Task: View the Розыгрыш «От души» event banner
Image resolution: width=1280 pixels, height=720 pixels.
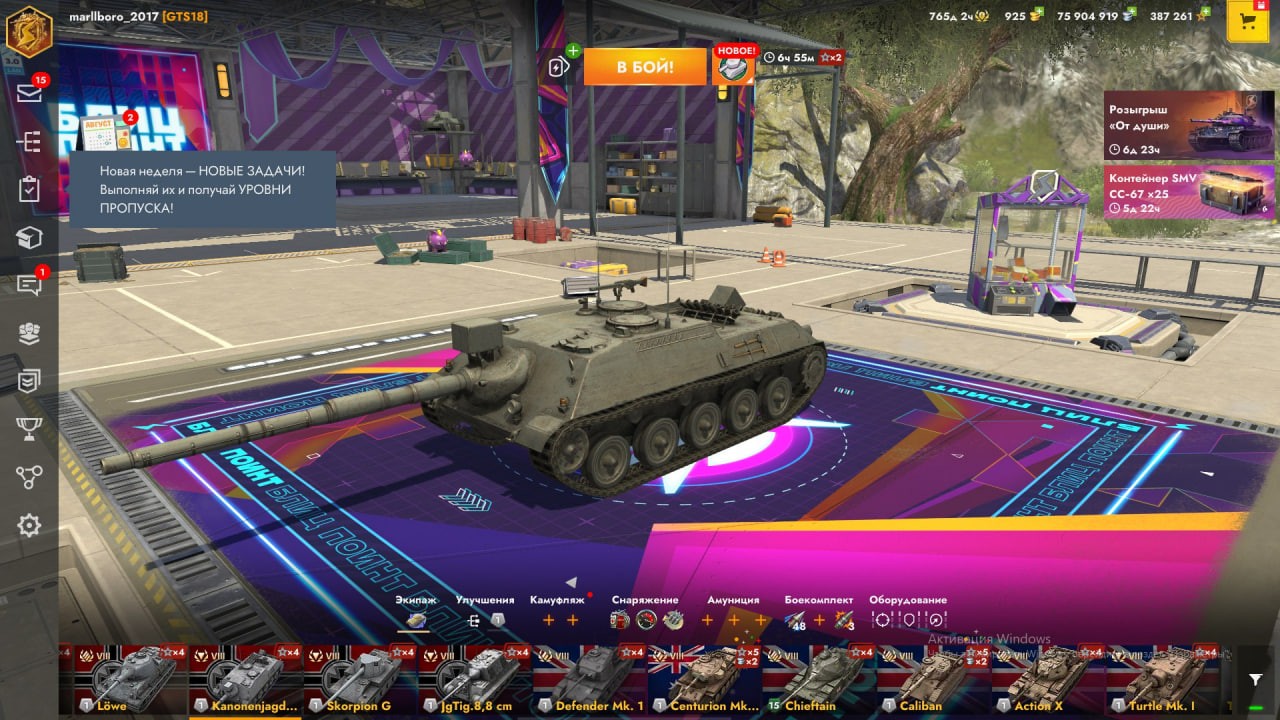Action: (x=1188, y=125)
